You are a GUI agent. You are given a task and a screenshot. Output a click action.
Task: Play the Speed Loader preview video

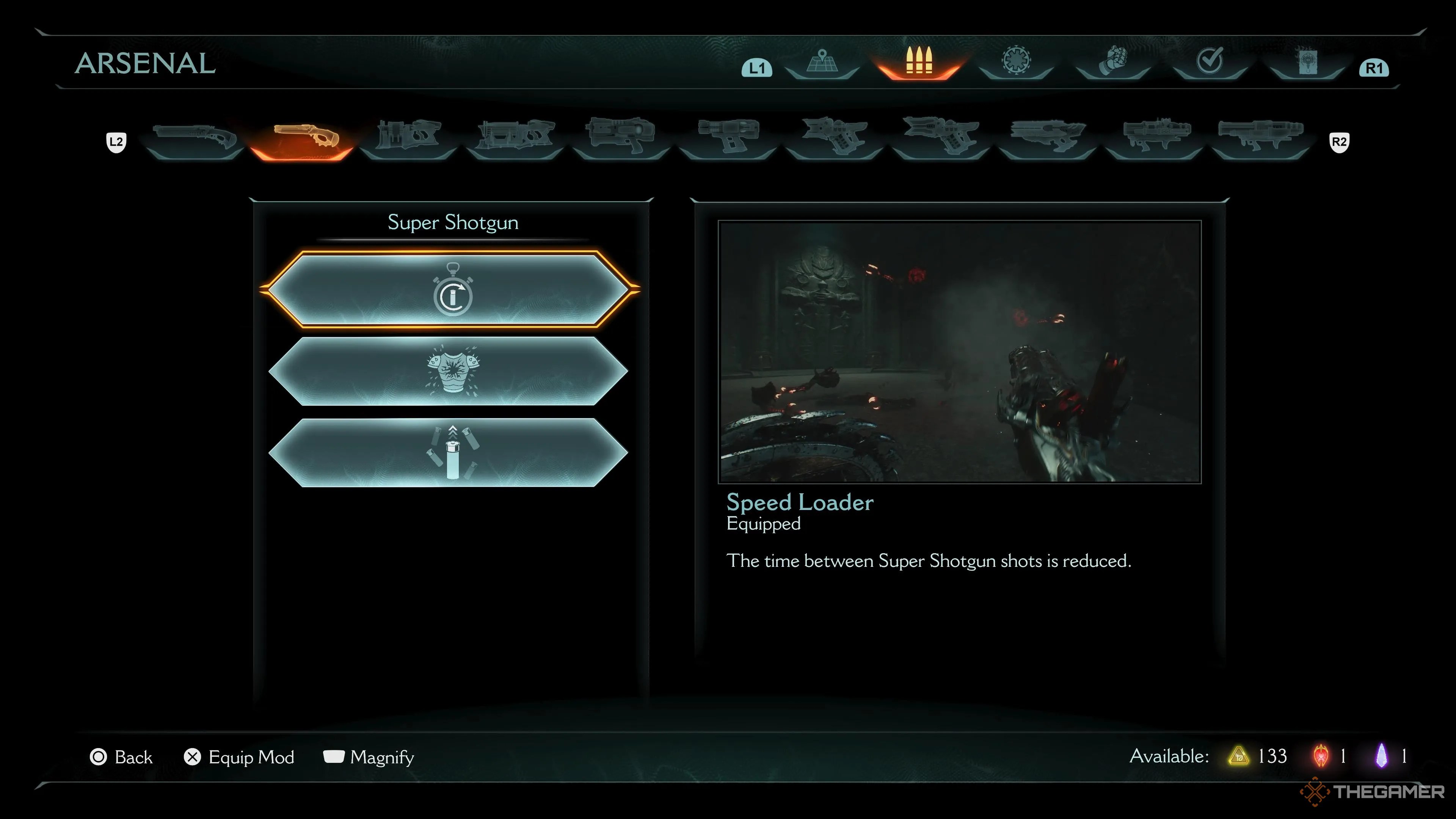pos(959,351)
